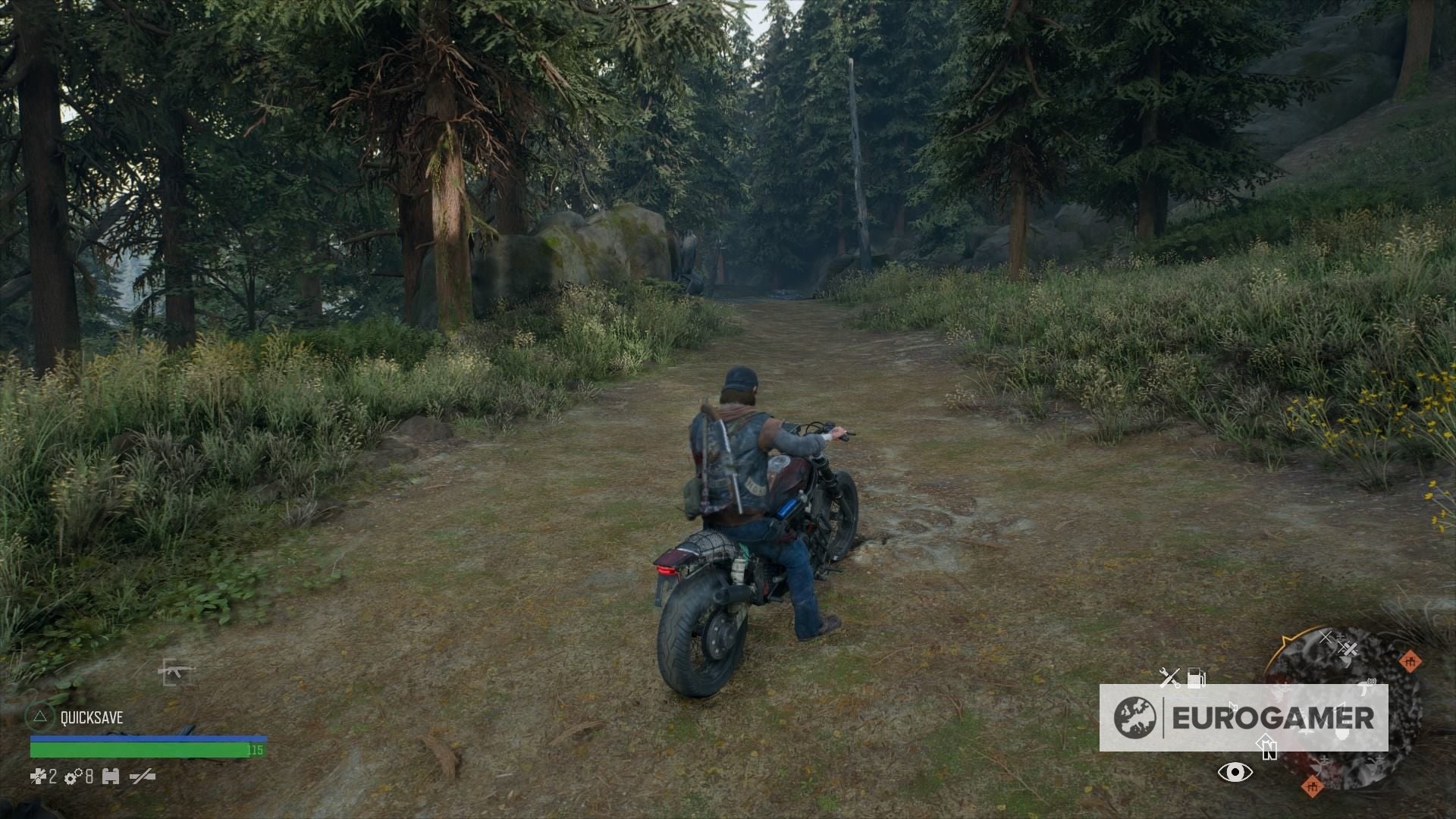Select the orange camp marker at the minimap bottom

(1313, 787)
